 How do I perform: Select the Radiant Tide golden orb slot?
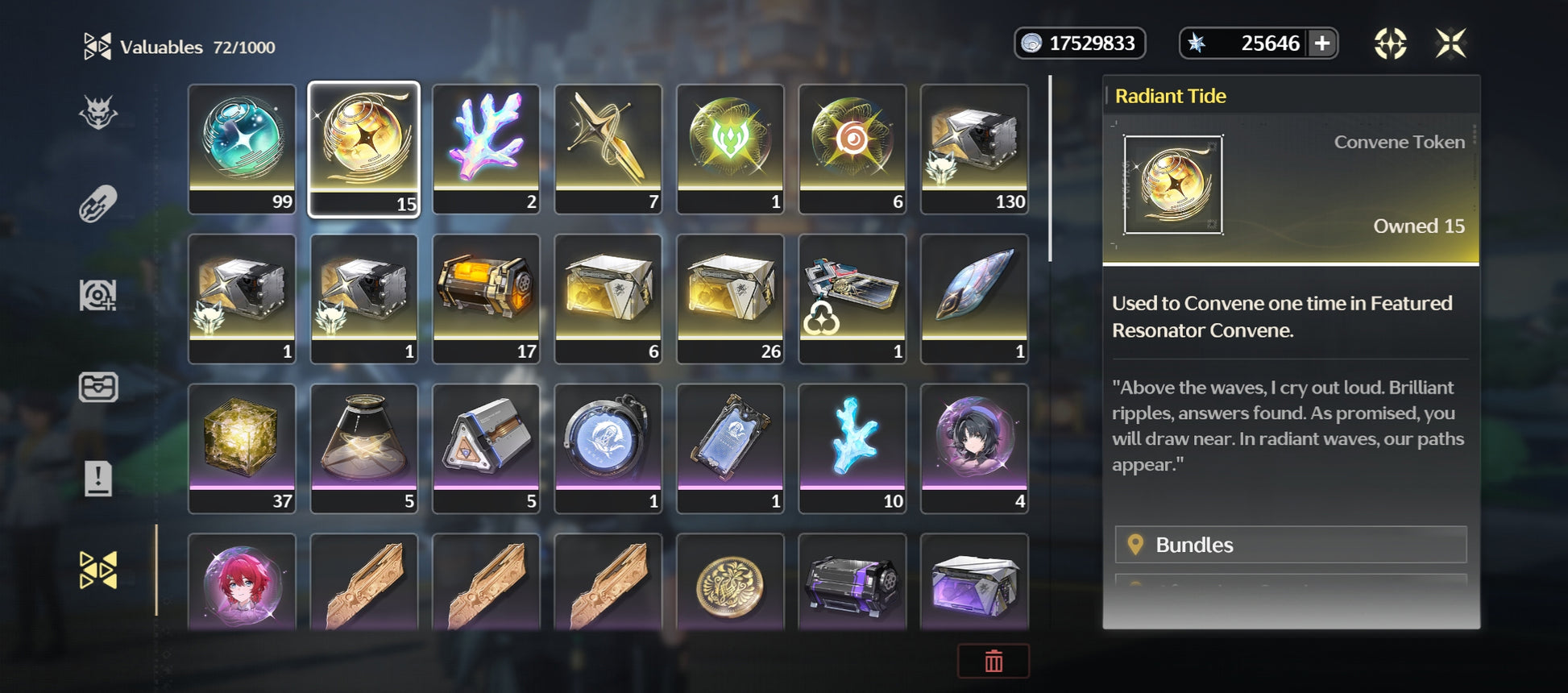coord(363,148)
